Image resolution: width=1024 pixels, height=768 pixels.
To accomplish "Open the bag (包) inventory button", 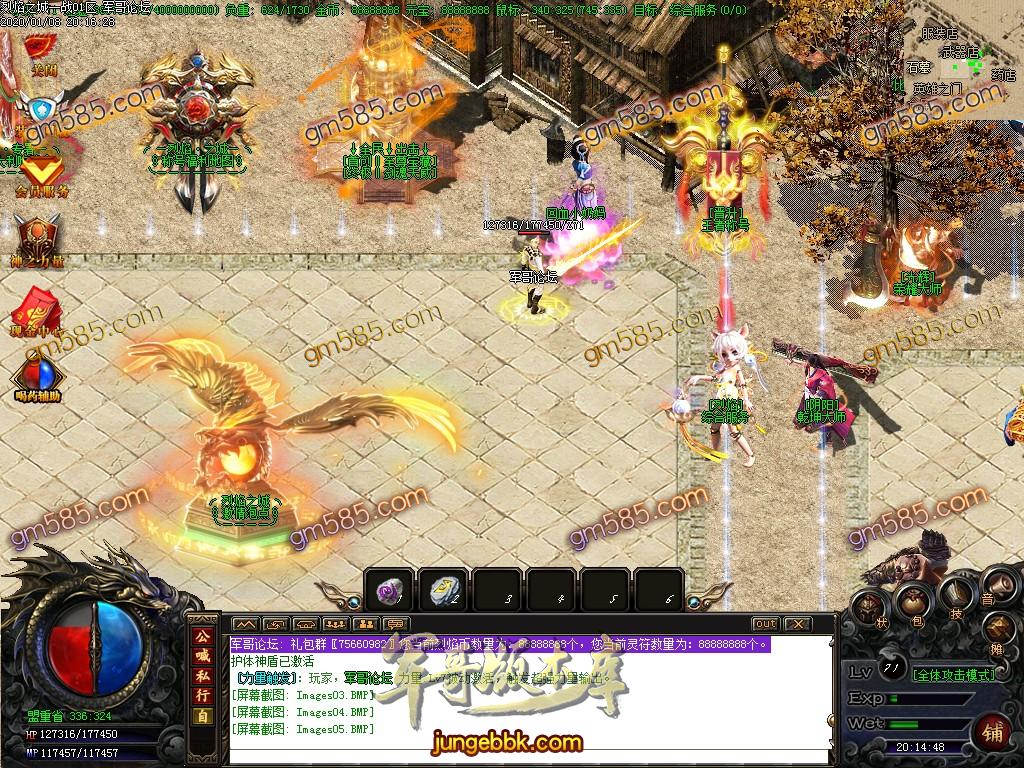I will point(913,600).
